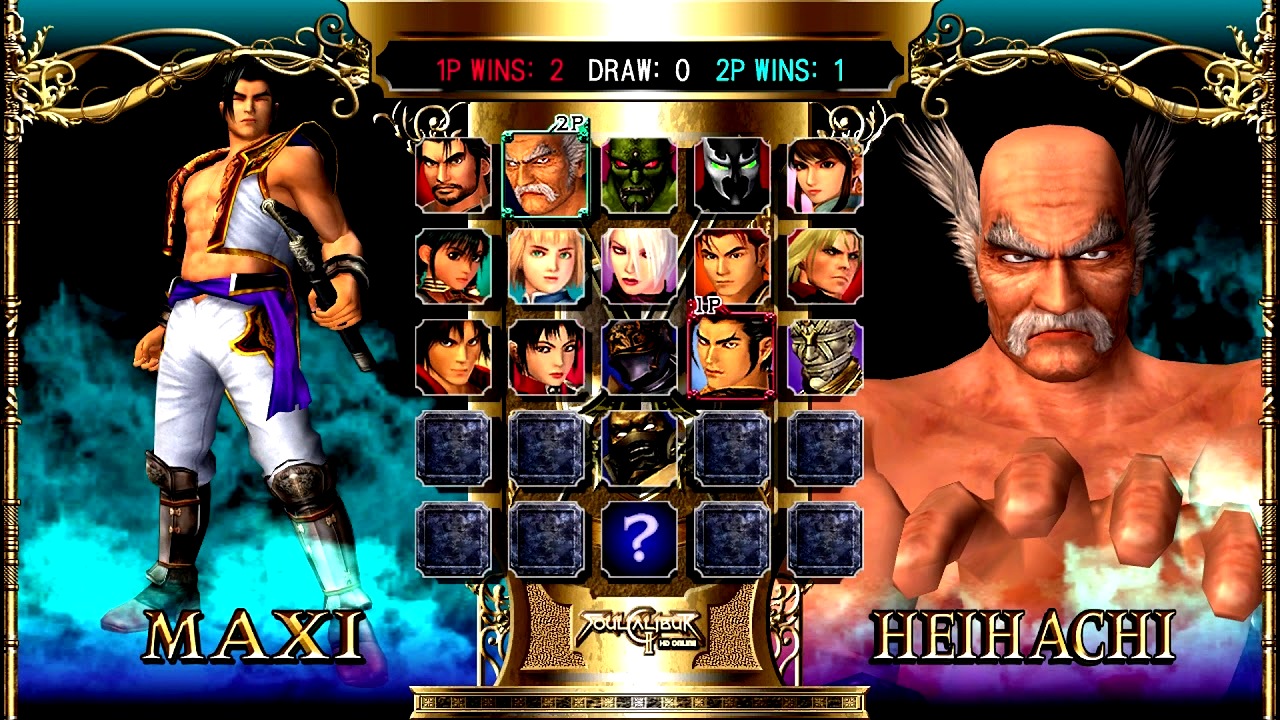
Task: Choose Xianghua's portrait with pink background
Action: tap(825, 176)
